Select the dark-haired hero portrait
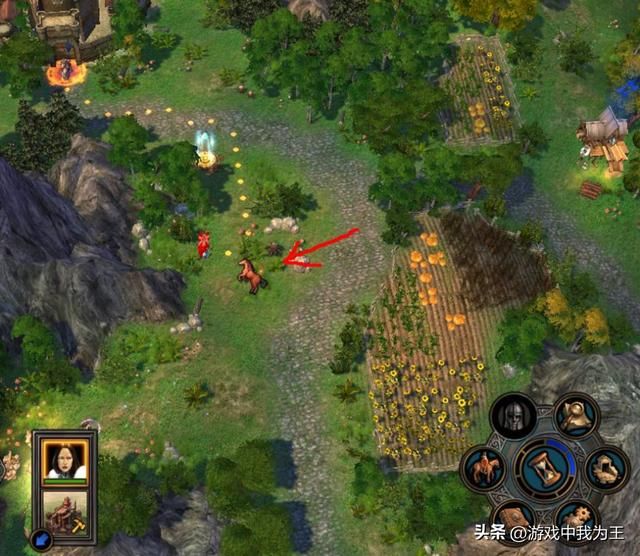This screenshot has height=556, width=640. pyautogui.click(x=65, y=459)
